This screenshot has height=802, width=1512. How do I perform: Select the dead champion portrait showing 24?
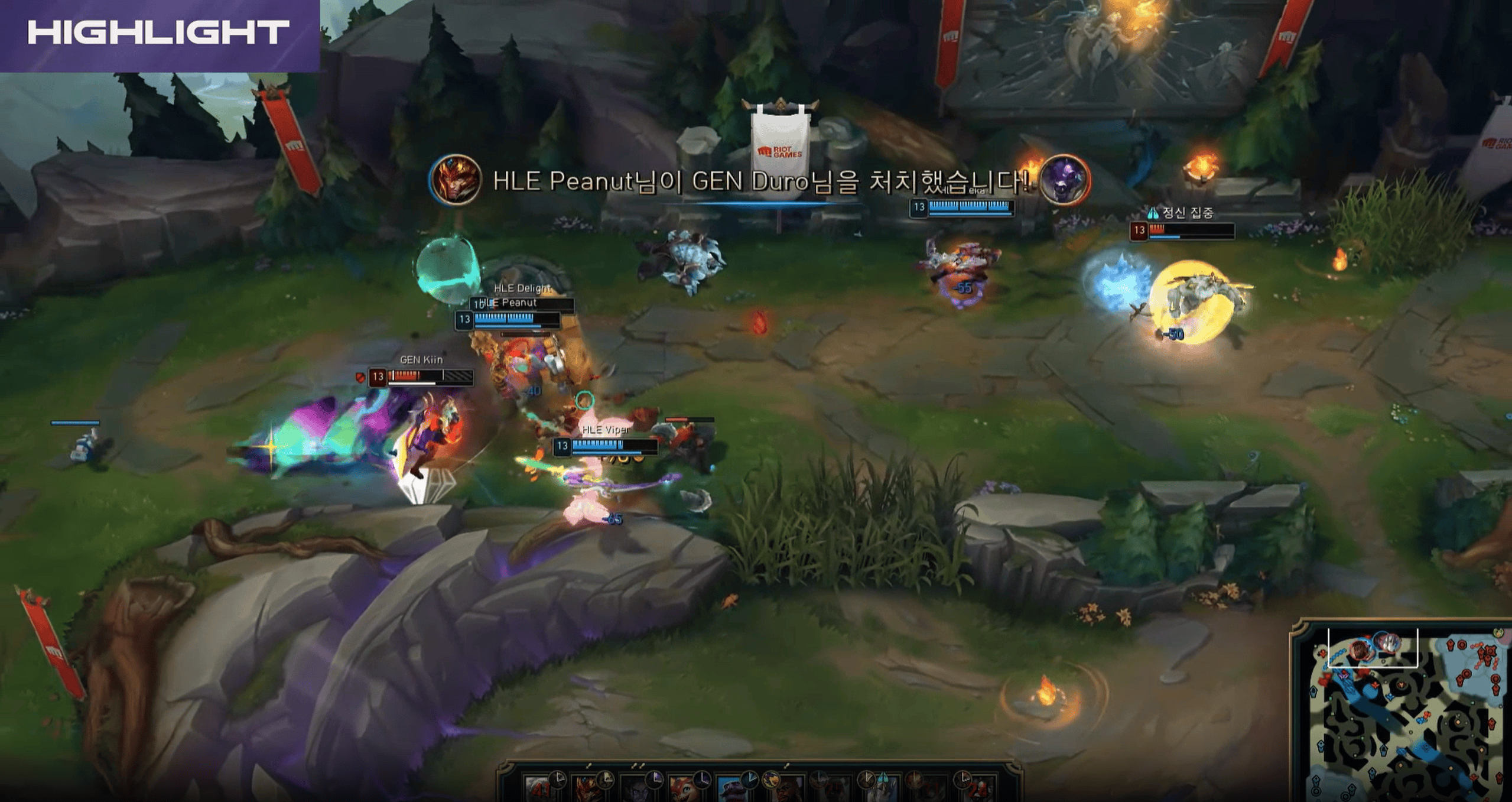pyautogui.click(x=976, y=789)
